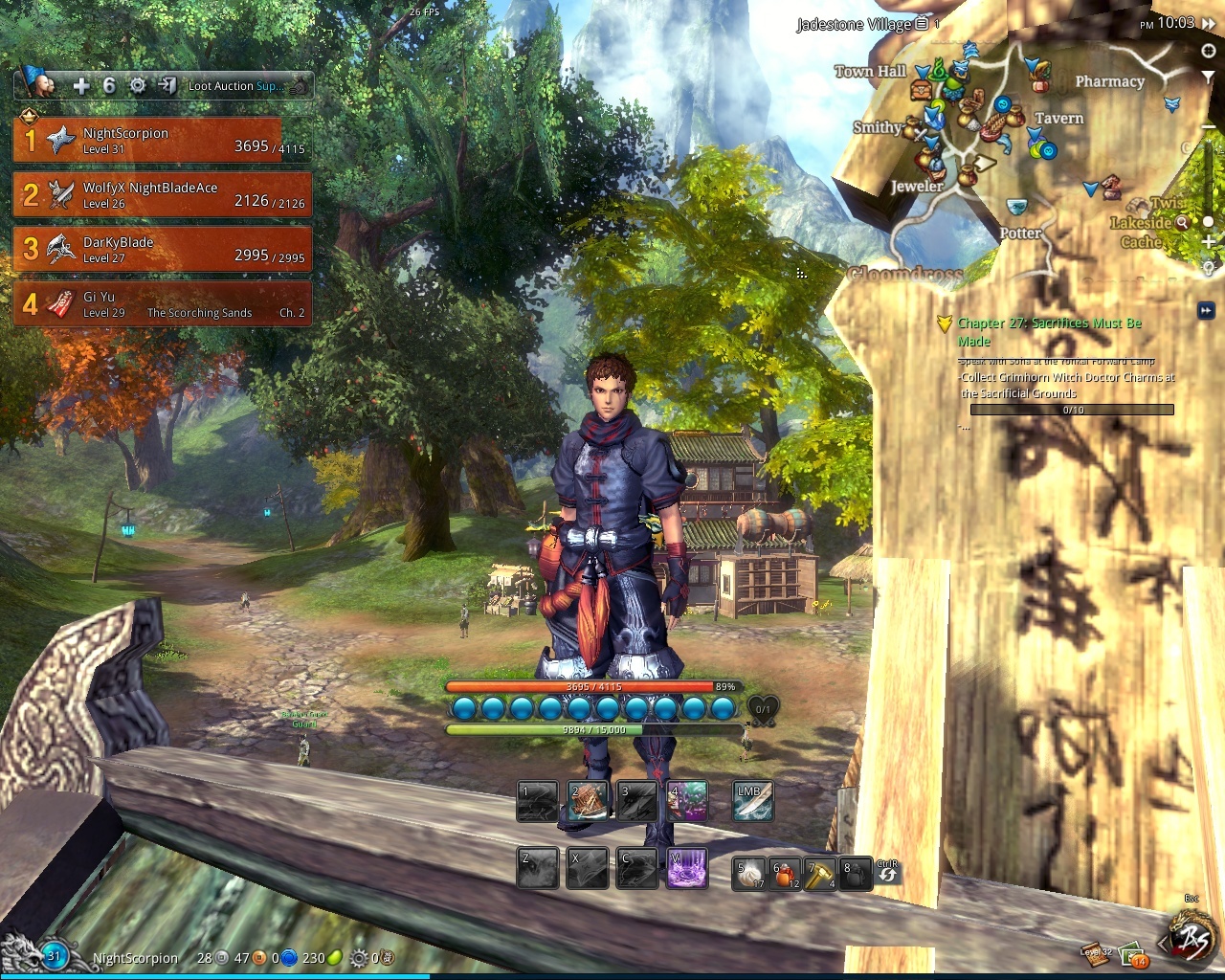
Task: Invite a player with the plus icon
Action: [81, 86]
